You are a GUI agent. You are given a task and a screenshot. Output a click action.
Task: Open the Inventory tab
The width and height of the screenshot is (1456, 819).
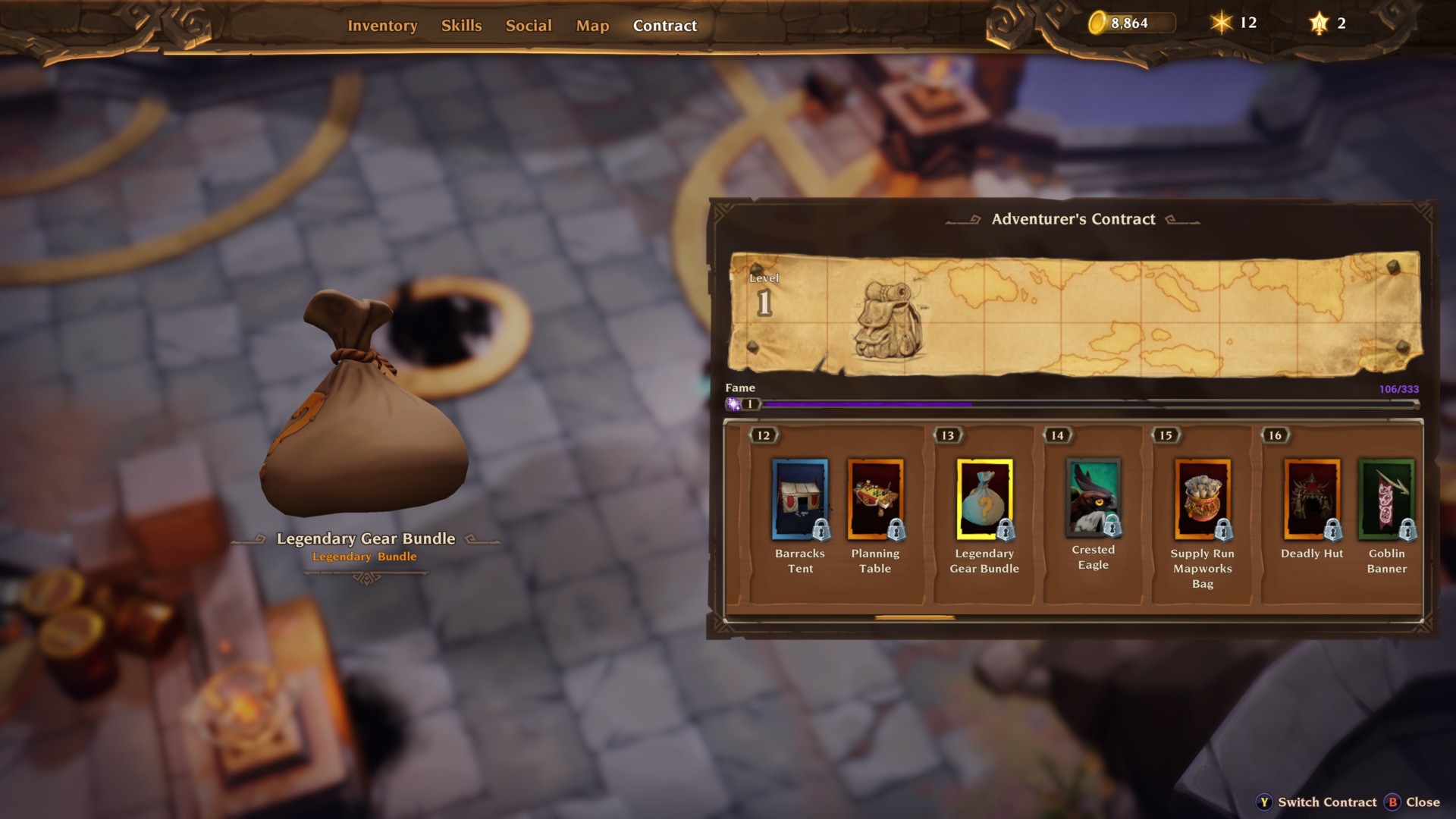click(x=382, y=26)
